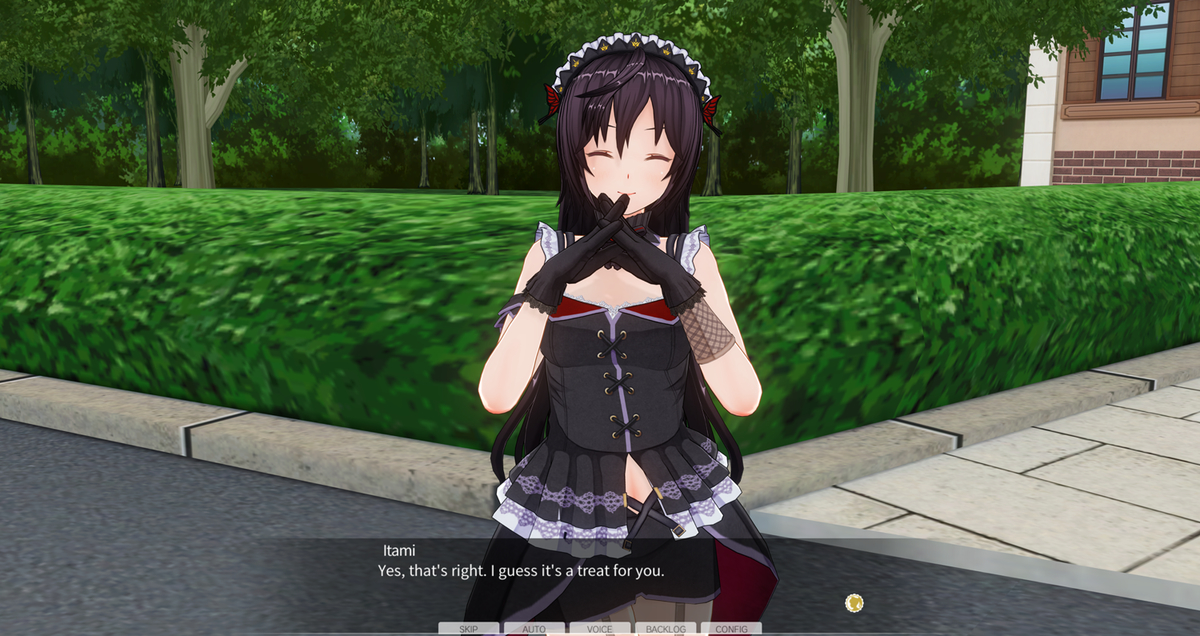Click the SKIP button
1200x636 pixels.
468,629
